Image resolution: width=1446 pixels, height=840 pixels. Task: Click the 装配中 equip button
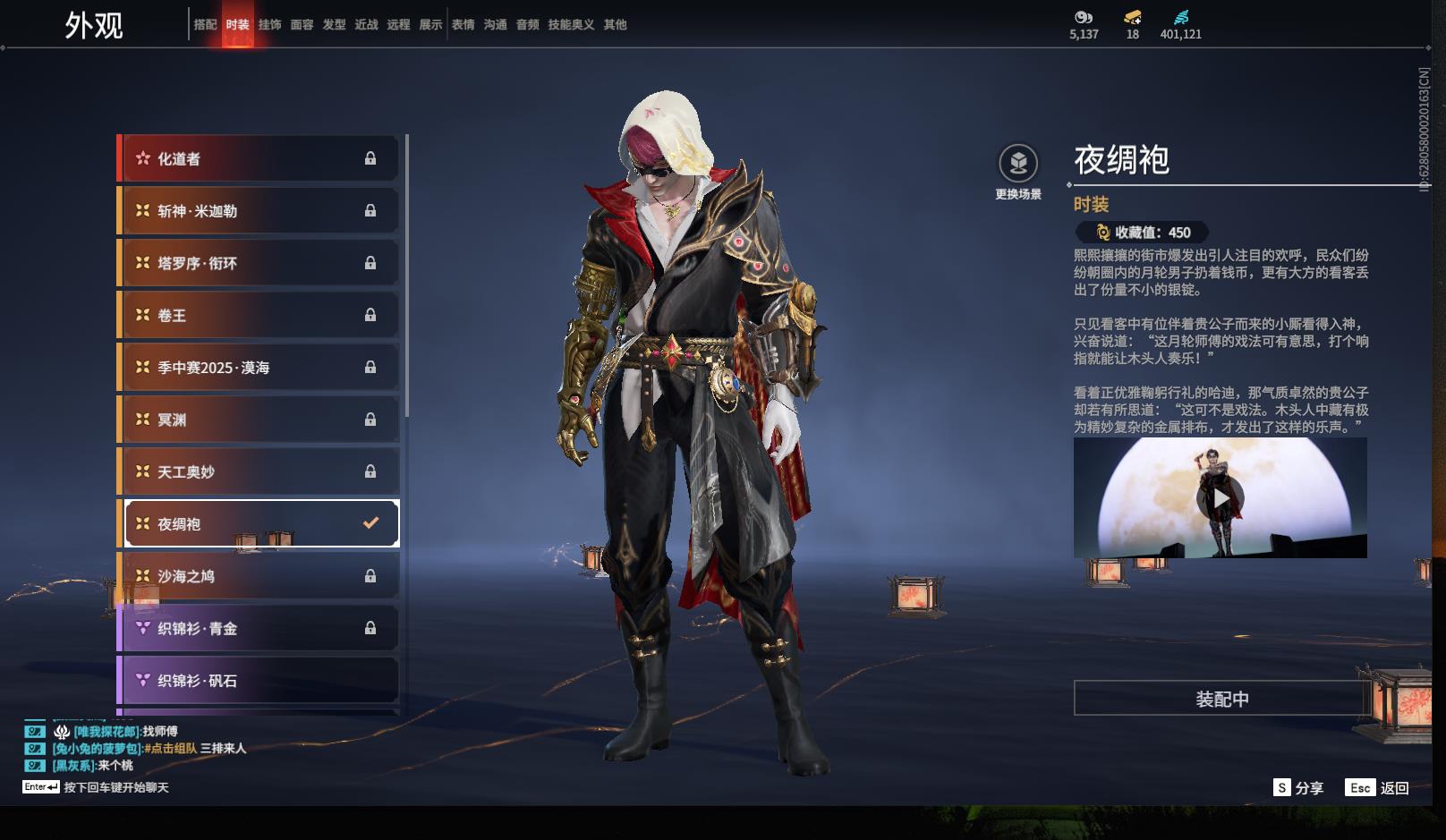coord(1221,699)
